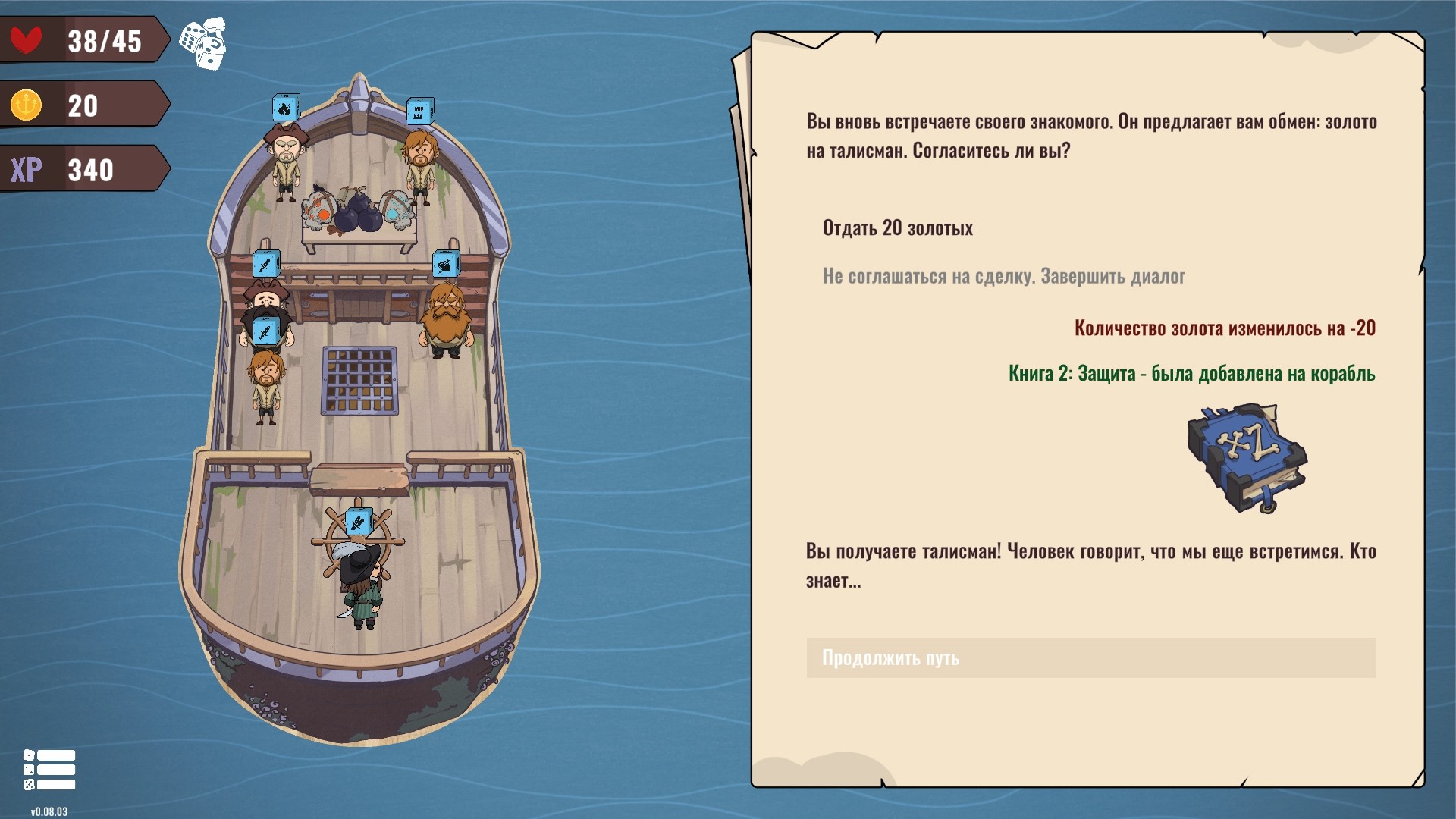Select the sword die above the helmsman
The height and width of the screenshot is (819, 1456).
(x=358, y=522)
